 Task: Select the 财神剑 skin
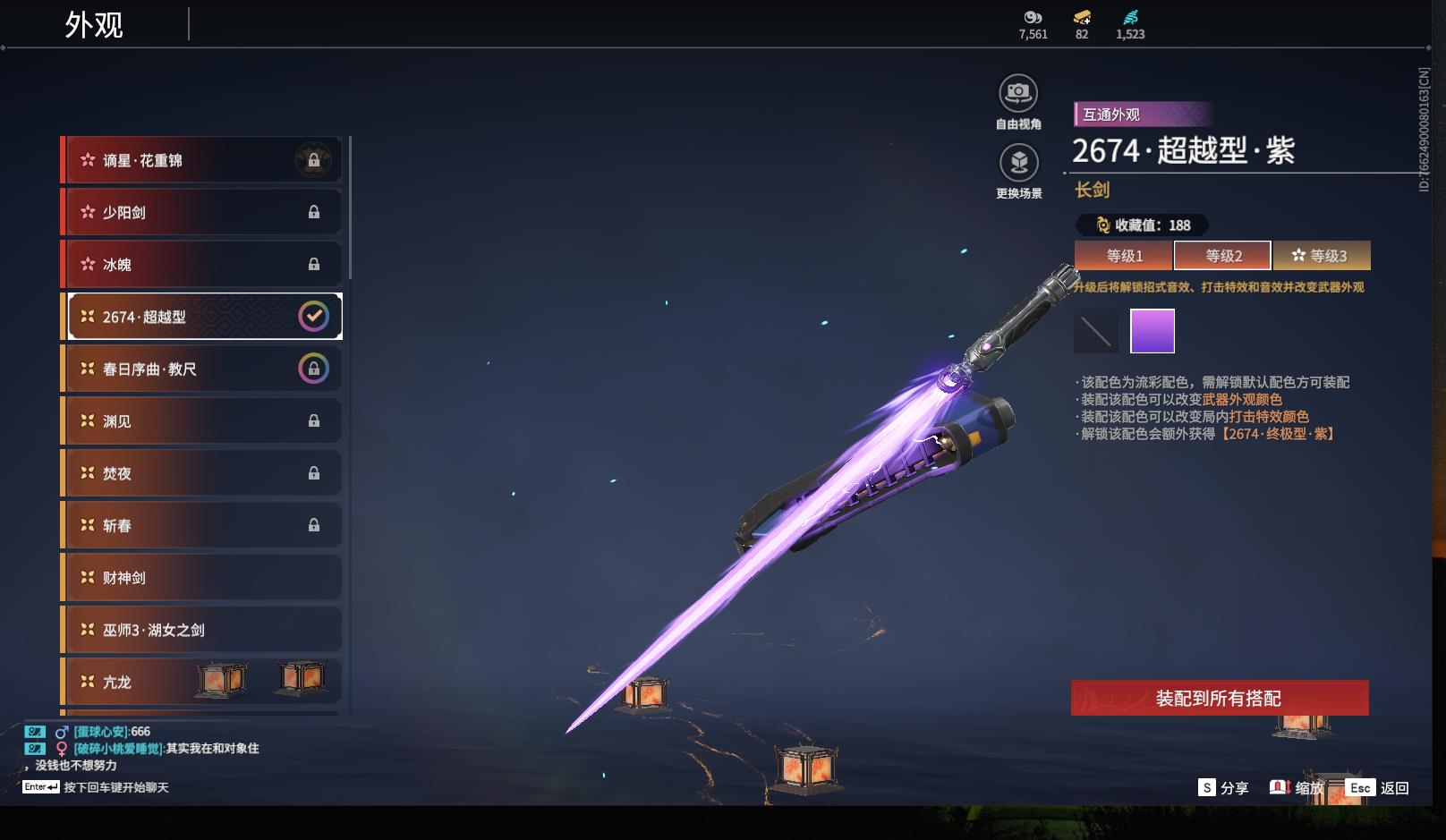[202, 578]
